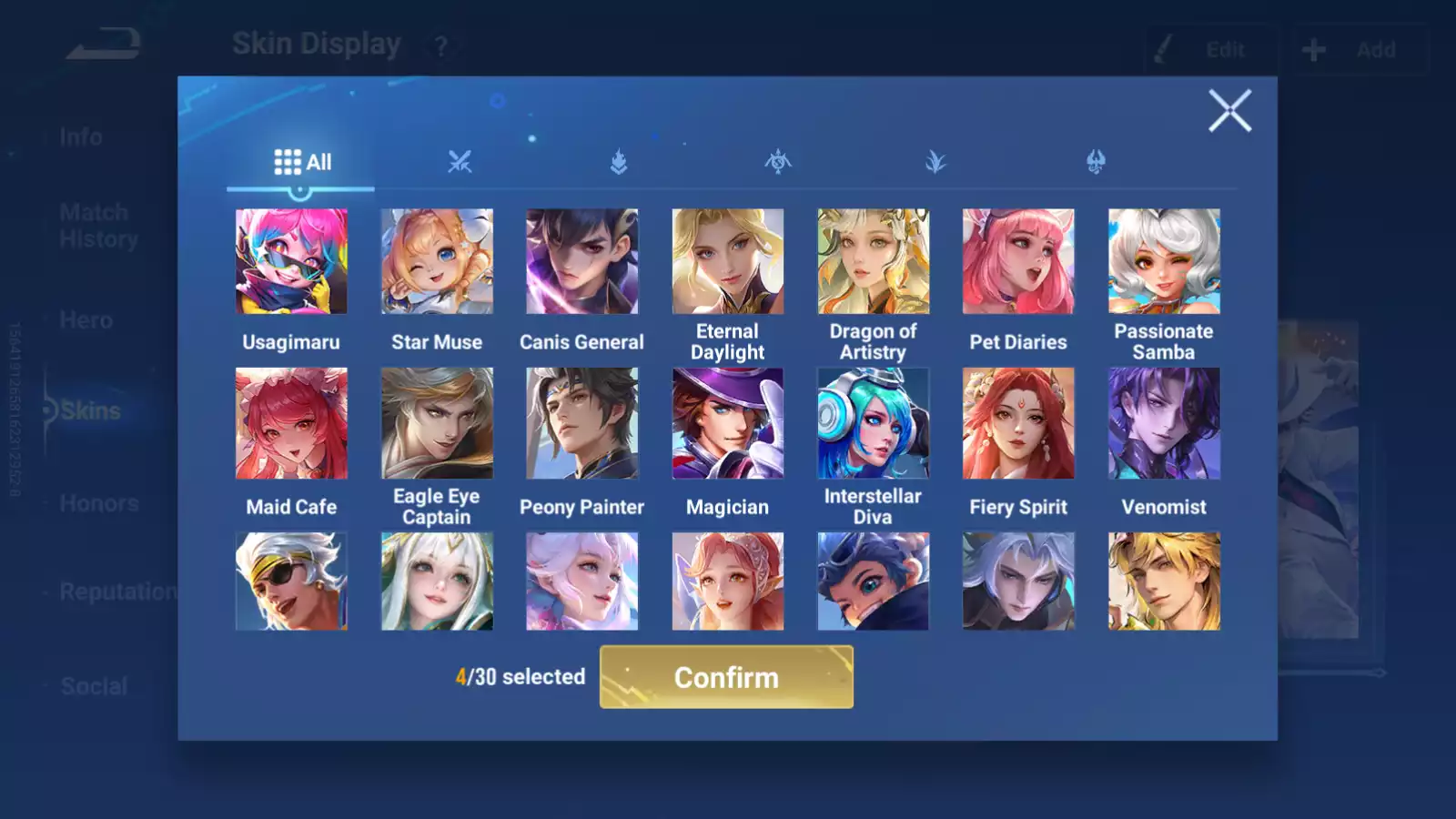Close the skin selection dialog
This screenshot has height=819, width=1456.
coord(1229,111)
